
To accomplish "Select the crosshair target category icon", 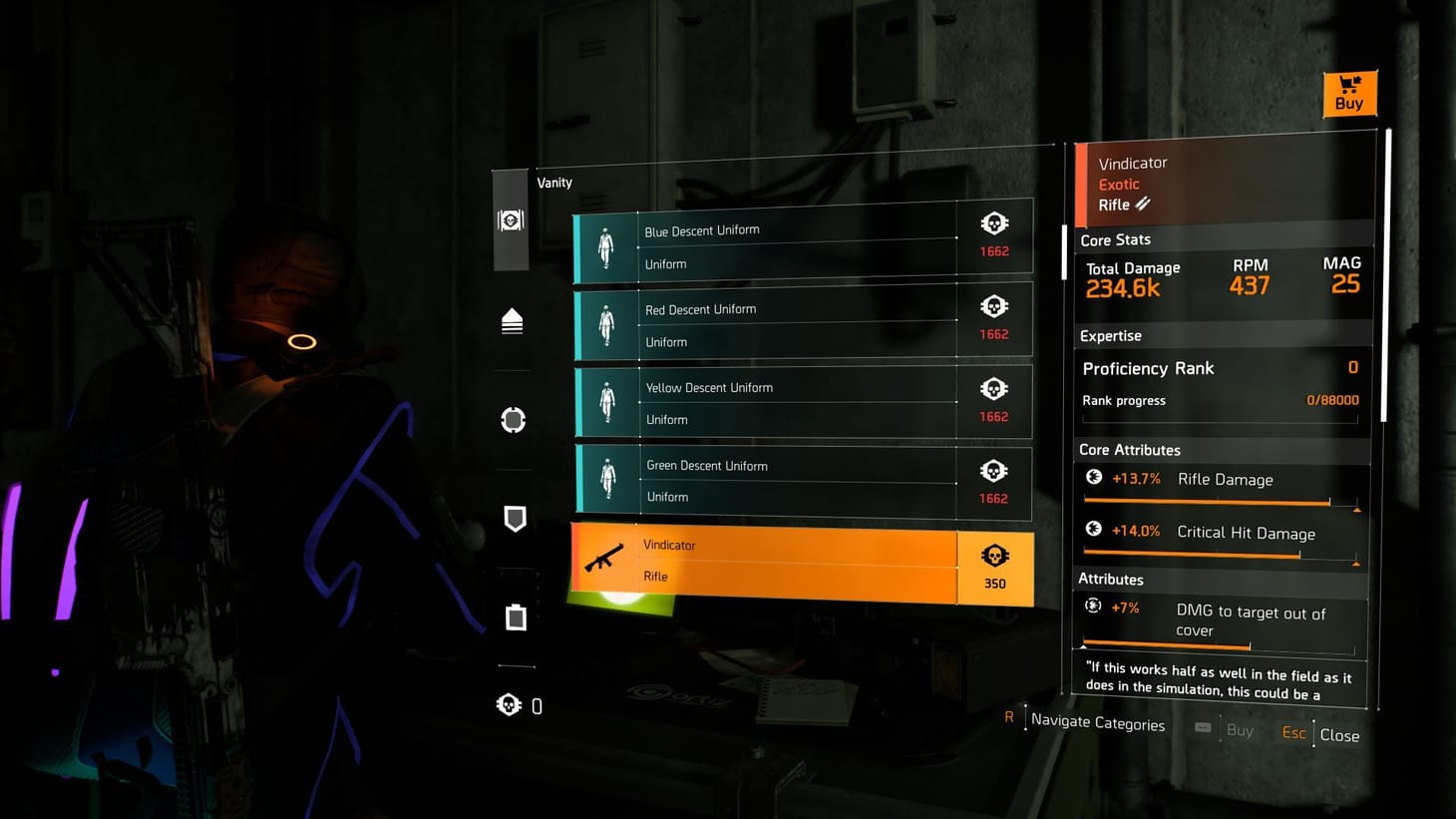I will point(513,420).
